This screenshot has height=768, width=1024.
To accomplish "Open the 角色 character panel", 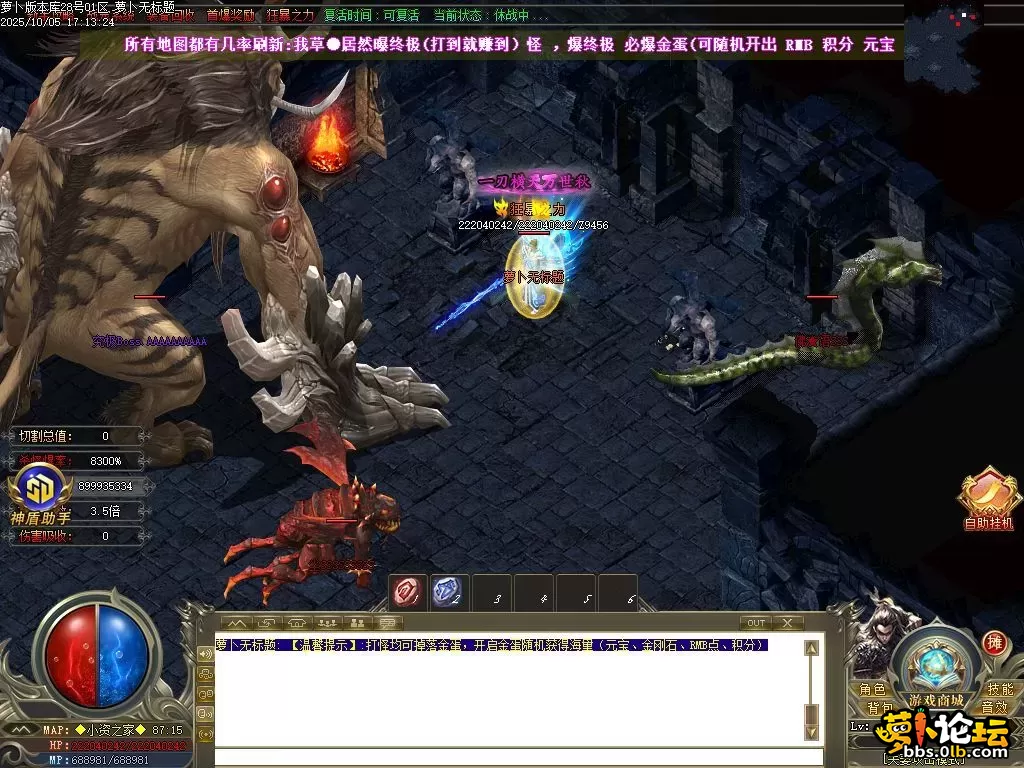I will [872, 689].
